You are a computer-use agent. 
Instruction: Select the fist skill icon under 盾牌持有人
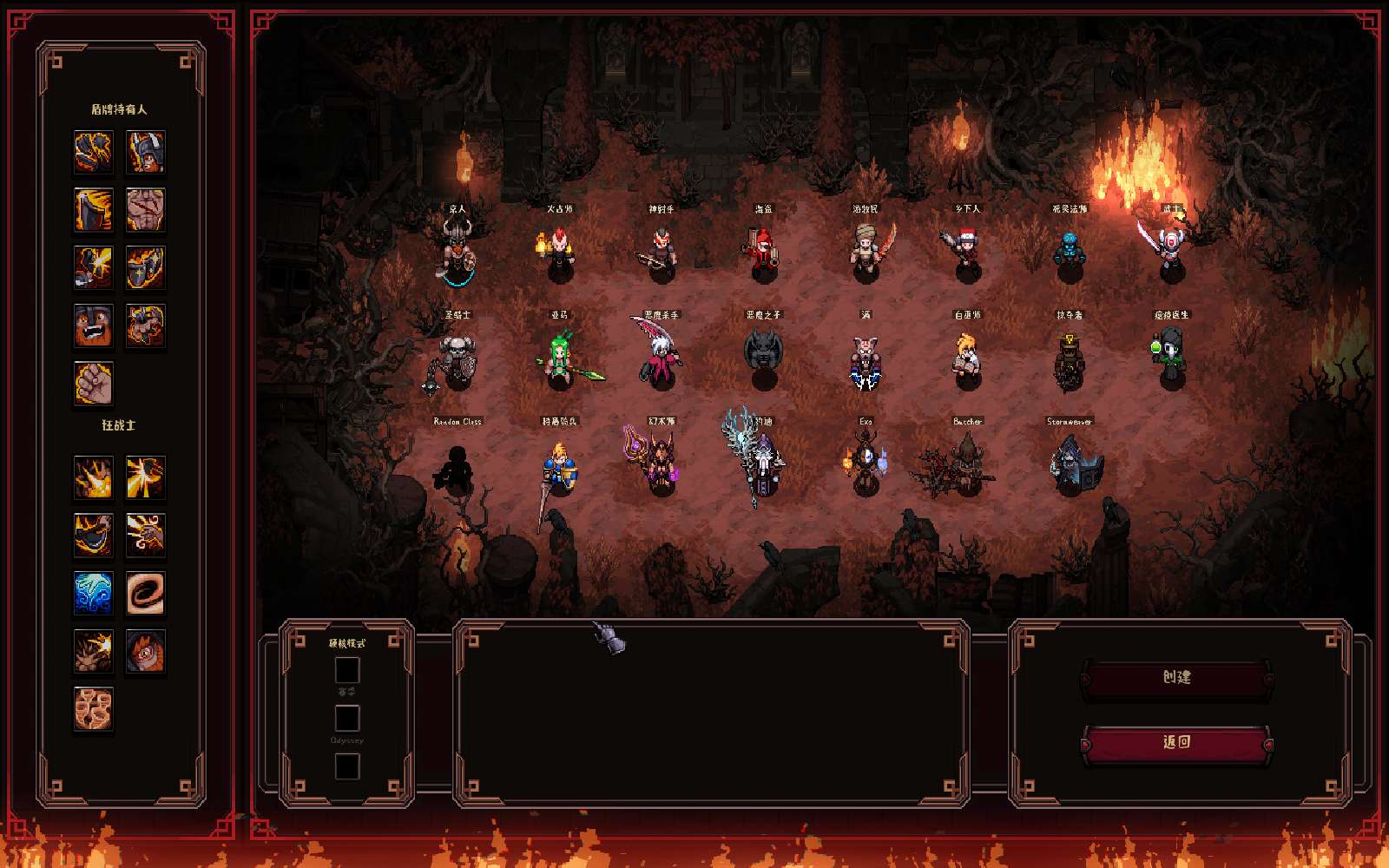tap(92, 384)
